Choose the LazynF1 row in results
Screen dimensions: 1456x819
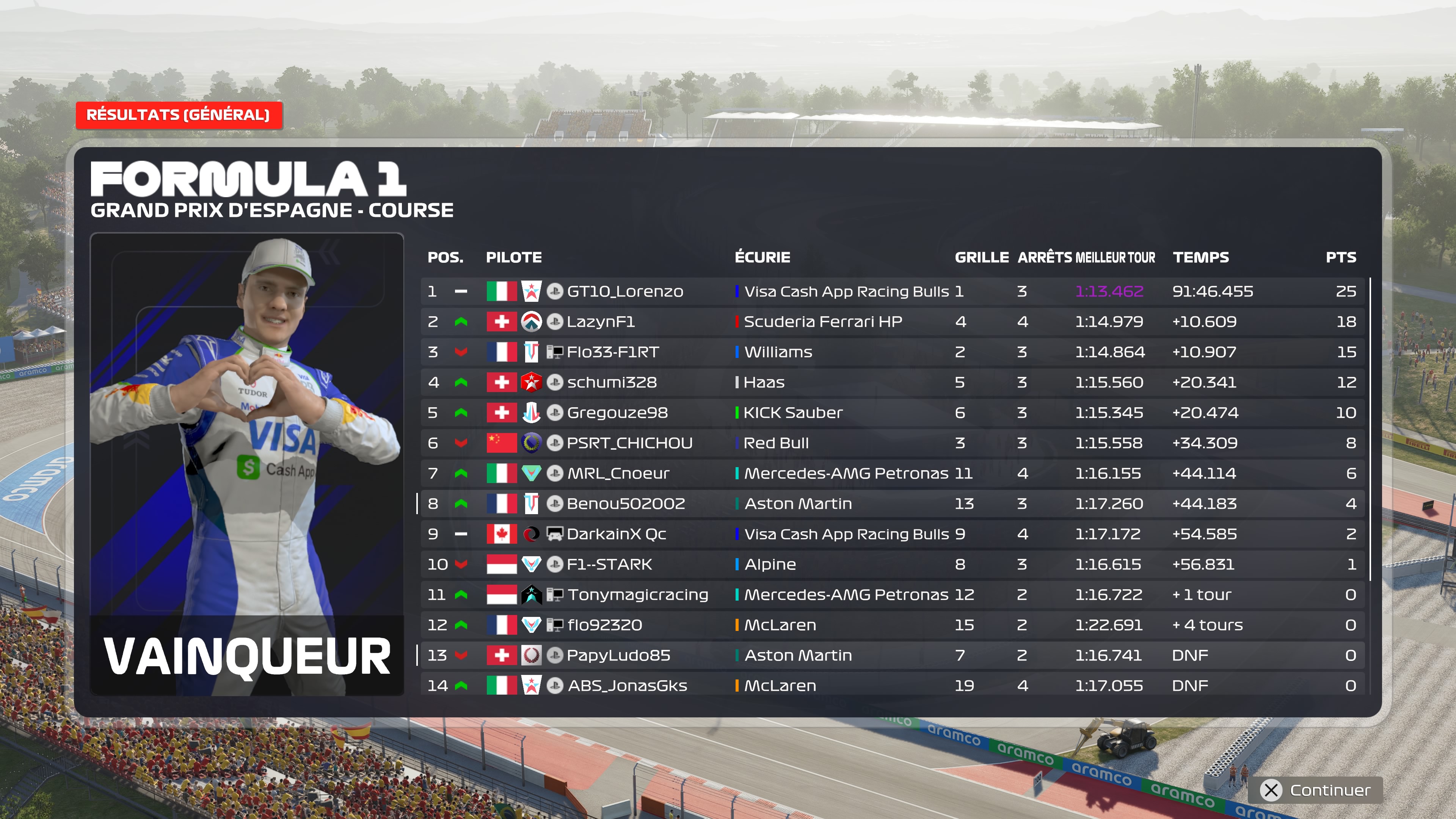pyautogui.click(x=892, y=322)
